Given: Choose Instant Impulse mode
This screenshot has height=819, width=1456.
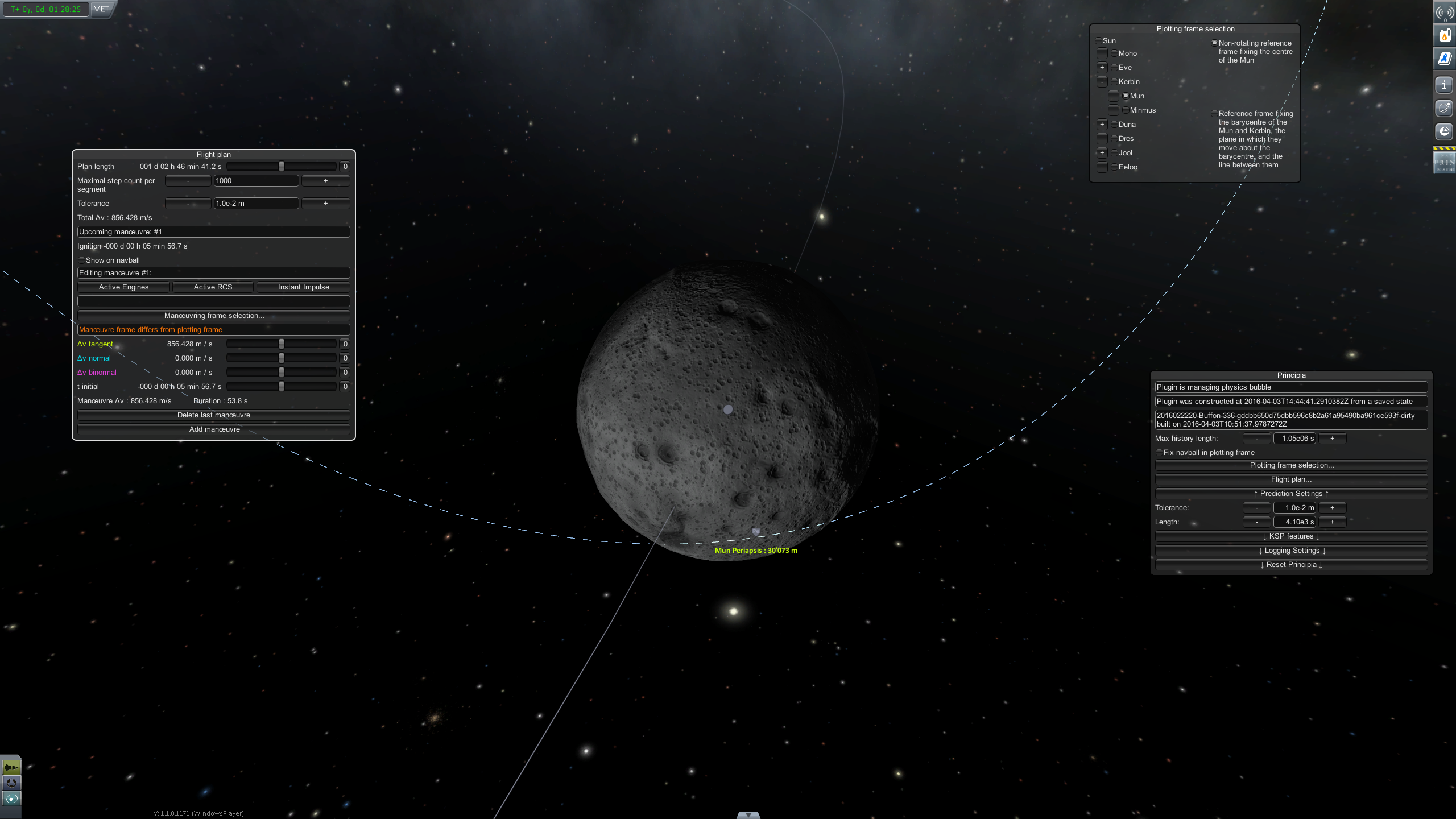Looking at the screenshot, I should coord(303,287).
